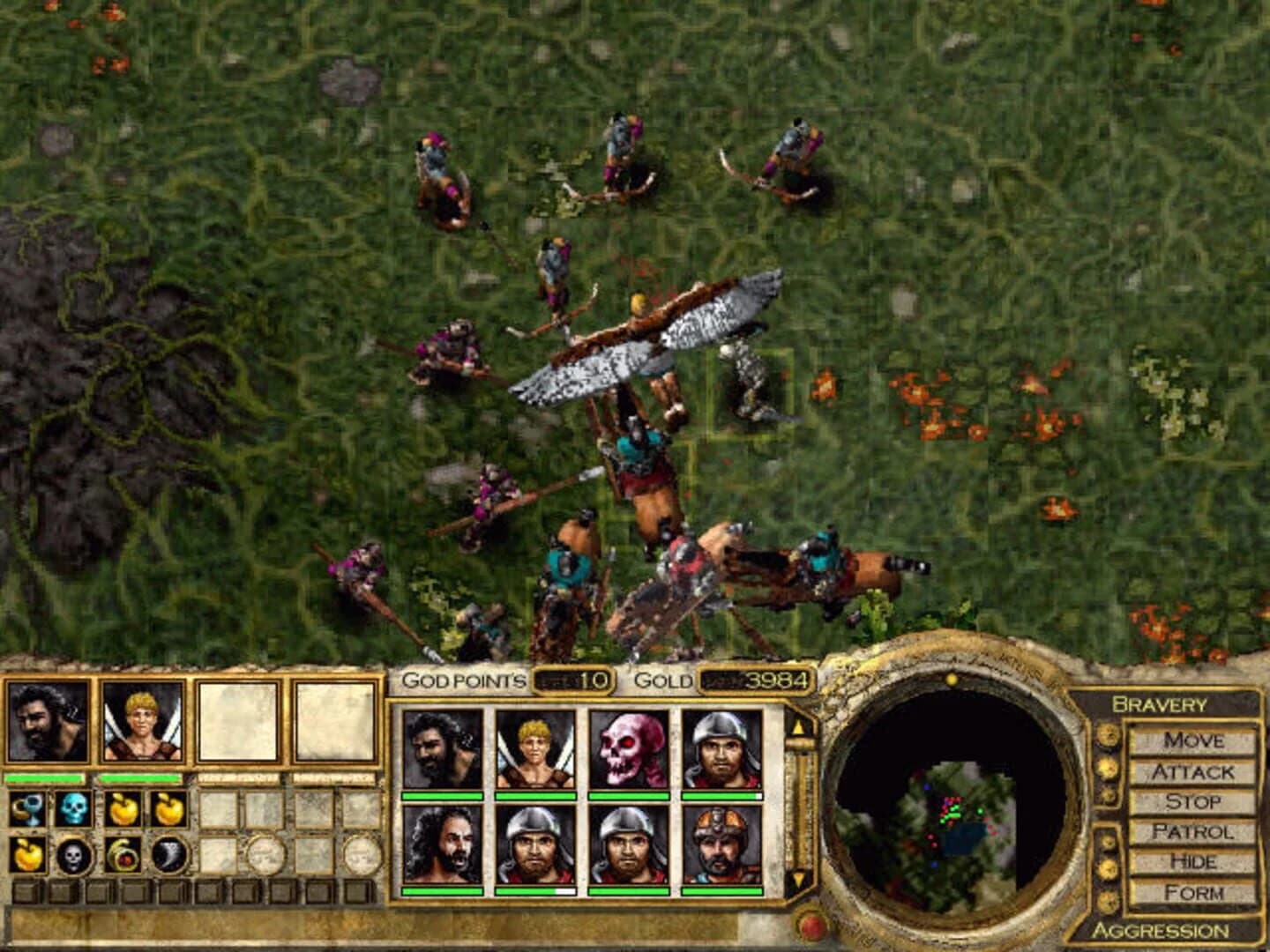1270x952 pixels.
Task: Use the white skull death power icon
Action: tap(72, 856)
